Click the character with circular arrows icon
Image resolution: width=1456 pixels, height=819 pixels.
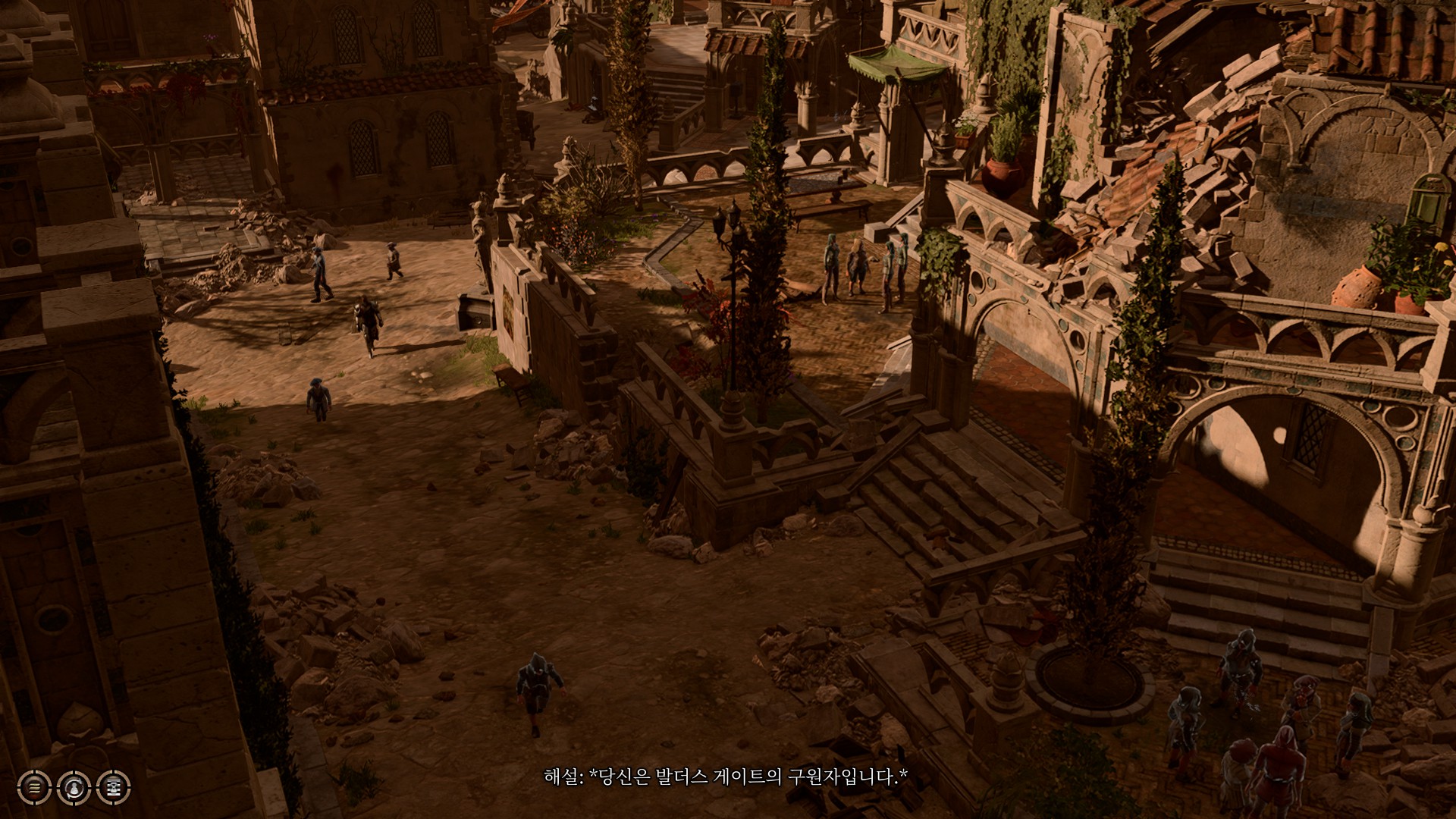(x=74, y=787)
